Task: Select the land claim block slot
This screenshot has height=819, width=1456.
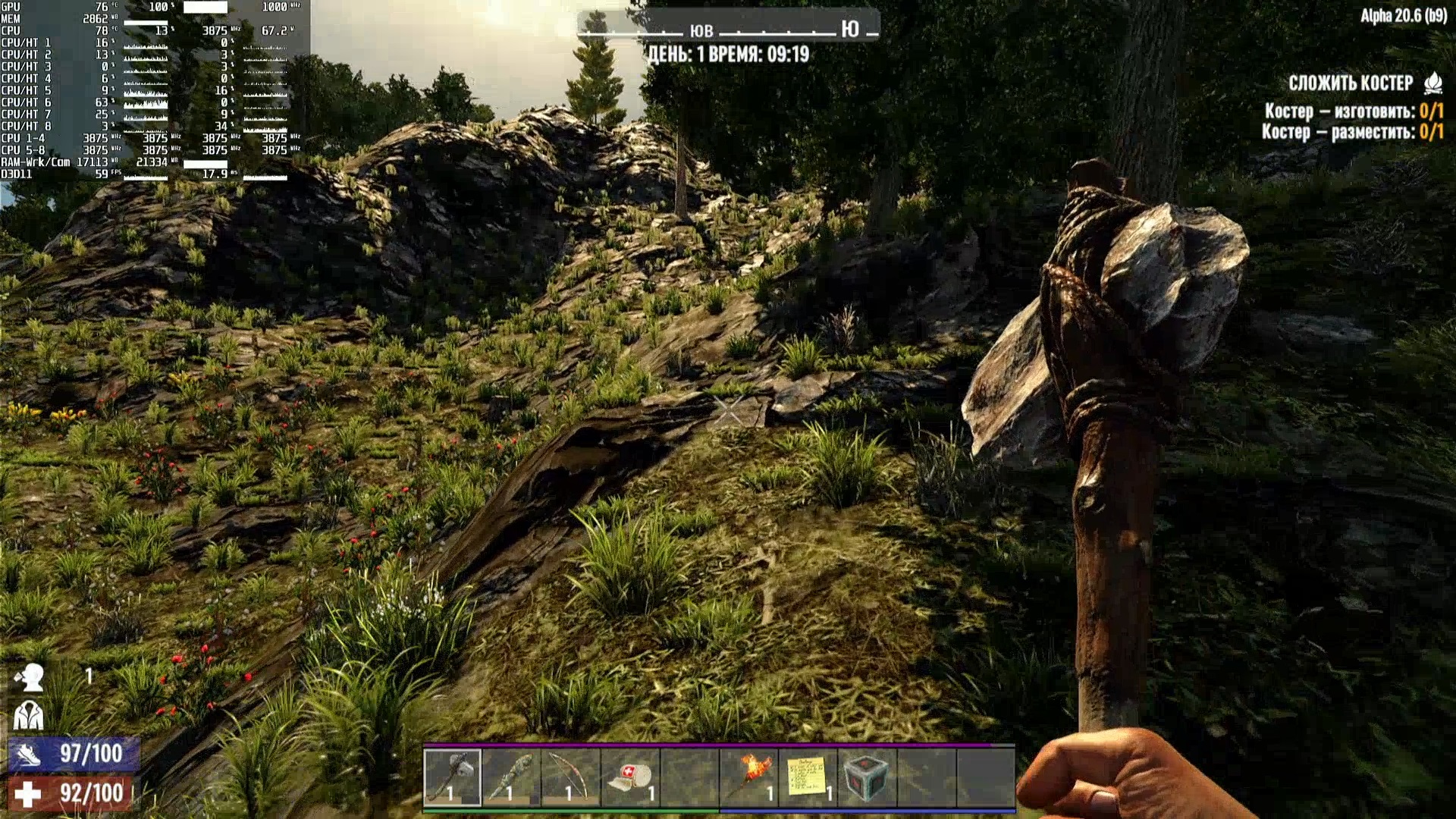Action: coord(867,777)
